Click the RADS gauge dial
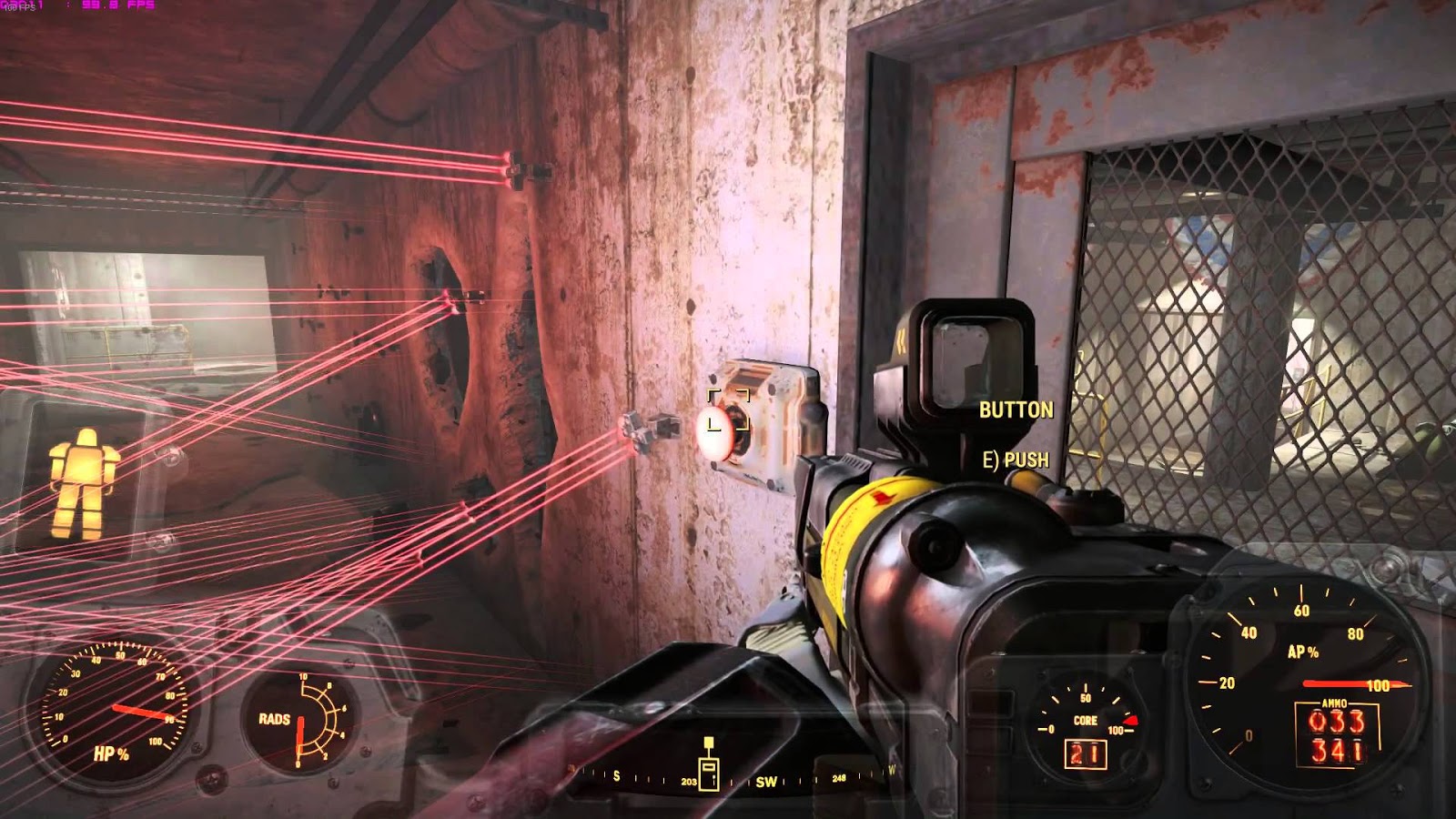The image size is (1456, 819). tap(300, 719)
